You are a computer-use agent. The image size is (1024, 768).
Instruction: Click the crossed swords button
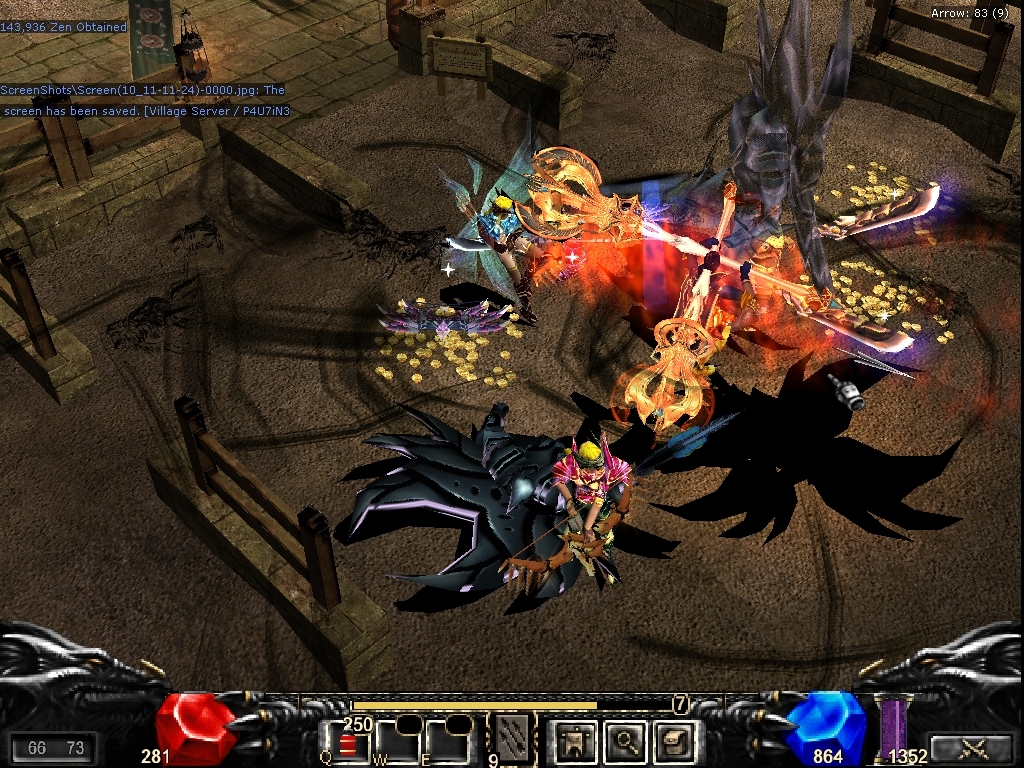[x=971, y=747]
